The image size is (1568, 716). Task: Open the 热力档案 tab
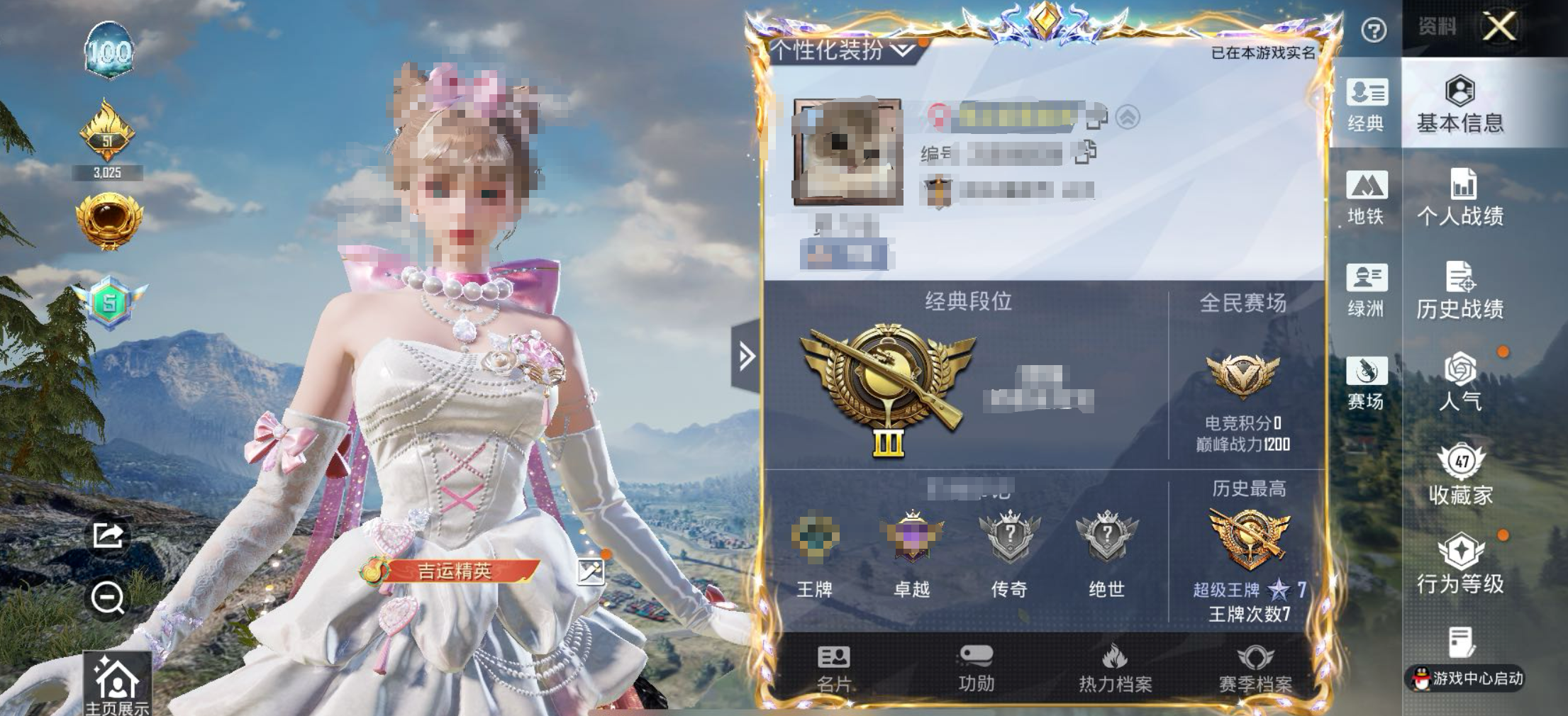point(1115,668)
